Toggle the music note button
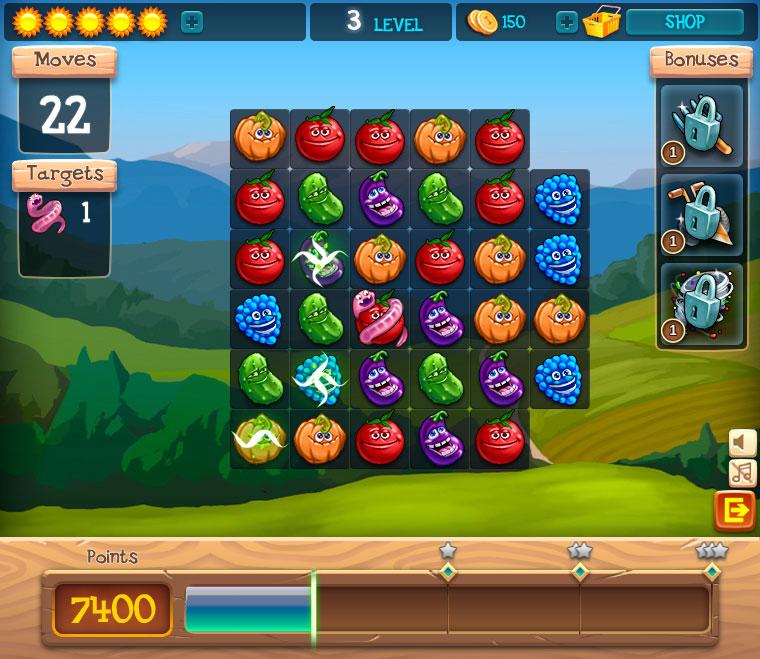 [x=742, y=473]
